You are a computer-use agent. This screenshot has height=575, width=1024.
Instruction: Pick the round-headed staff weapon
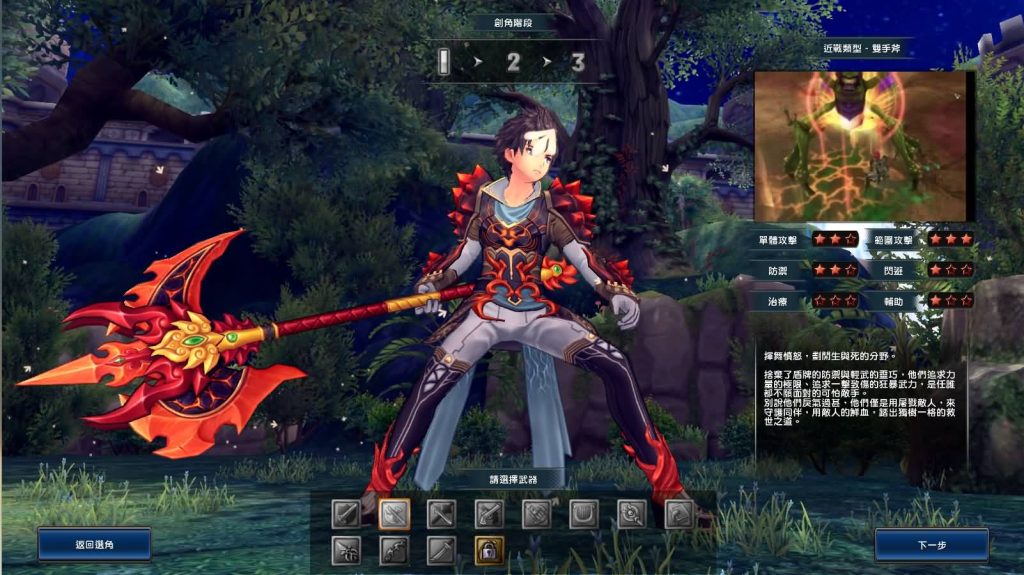pos(633,514)
